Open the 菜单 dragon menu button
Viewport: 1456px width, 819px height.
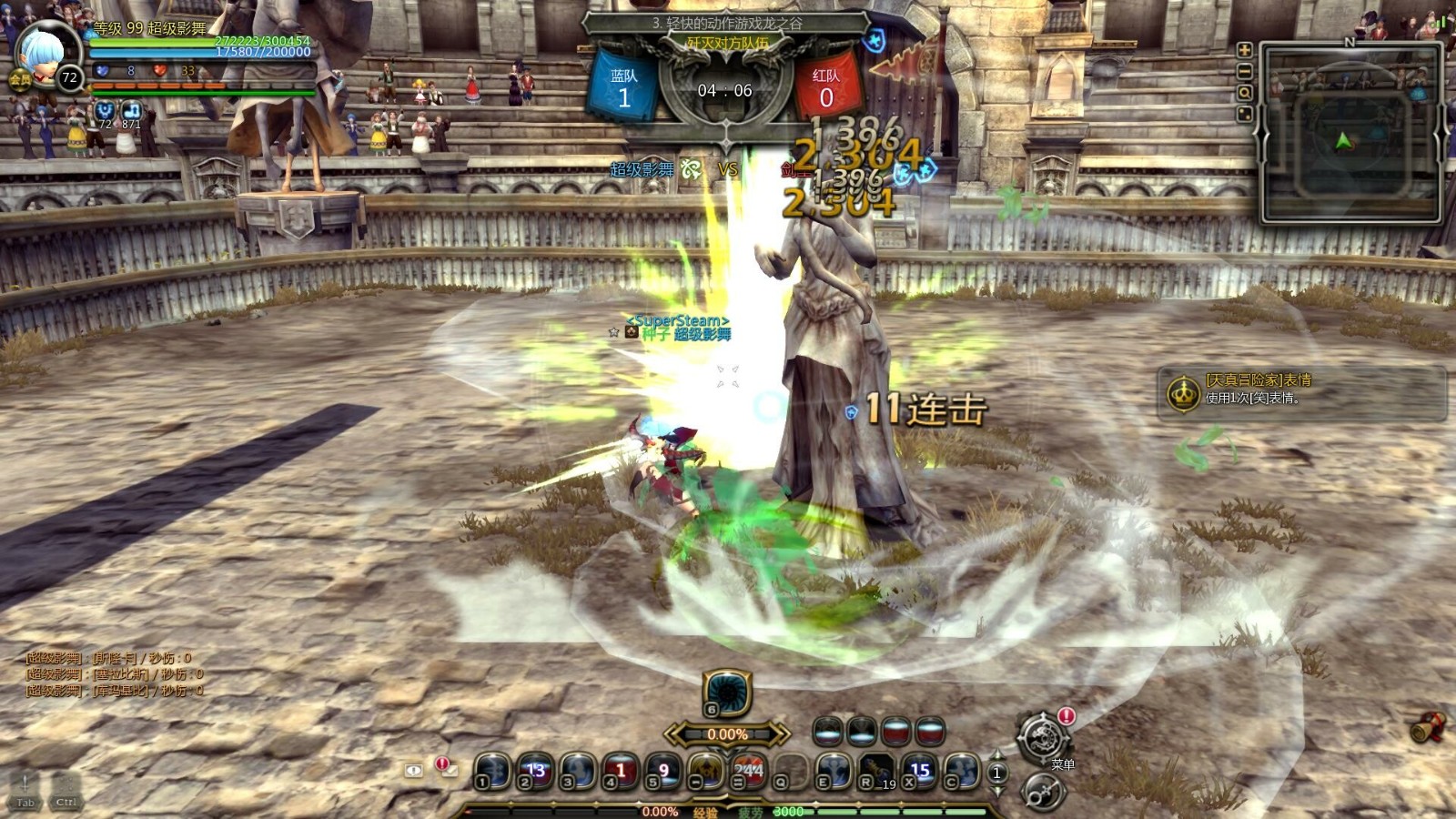(x=1044, y=737)
